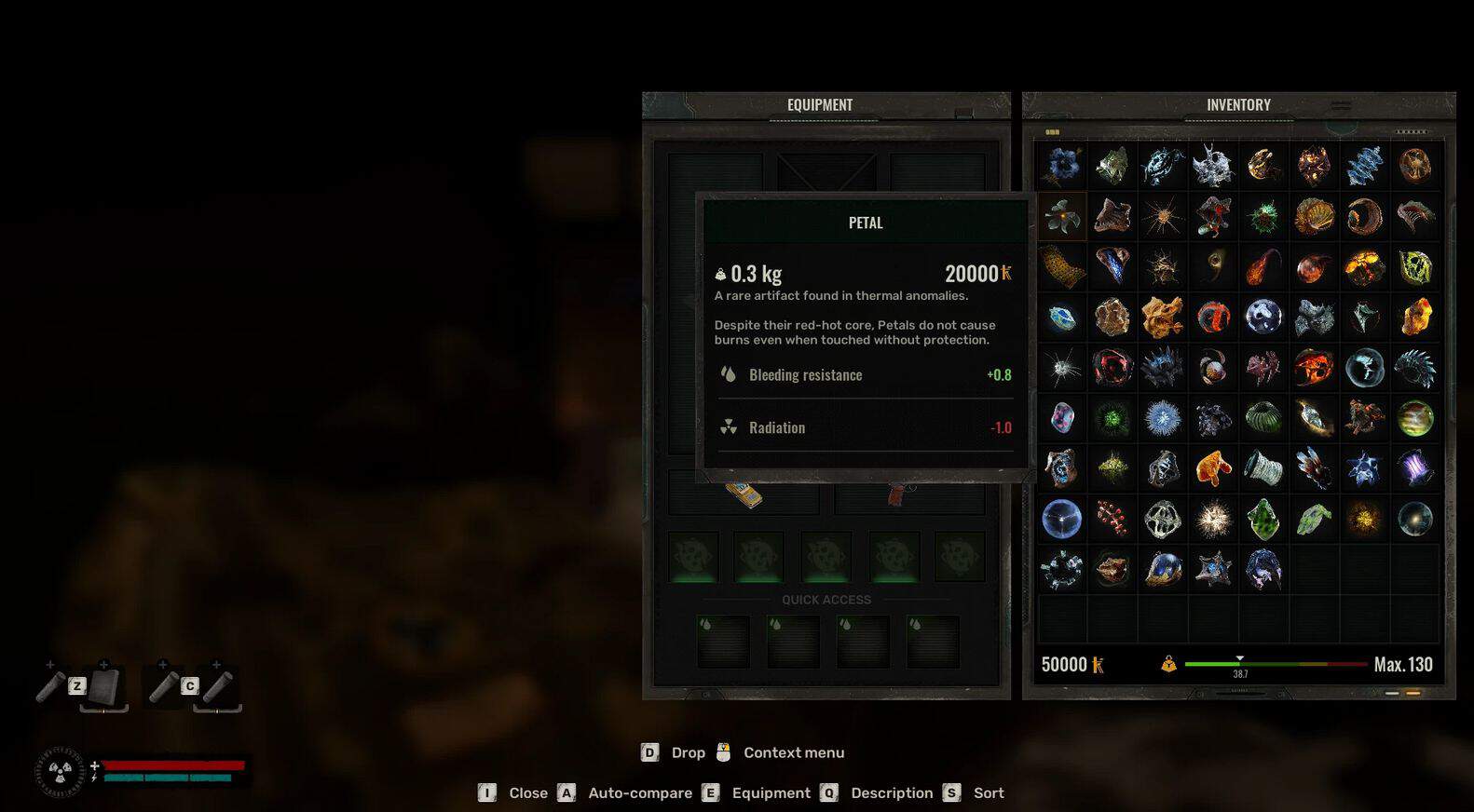Click the orange crescent moon artifact
Screen dimensions: 1474x812
pos(1364,217)
